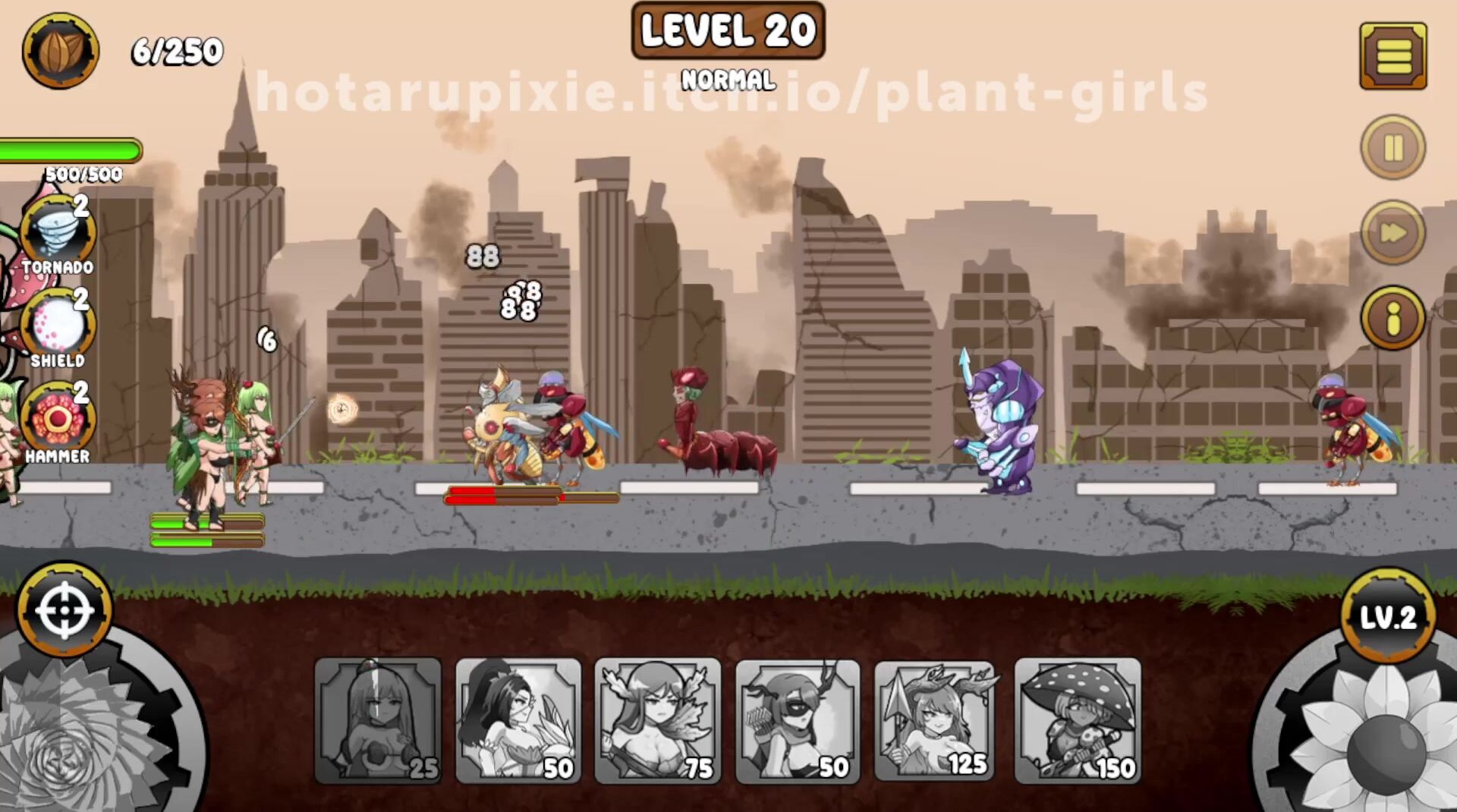Screen dimensions: 1457x812
Task: Summon the mushroom-hat 150-cost unit
Action: [x=1078, y=720]
